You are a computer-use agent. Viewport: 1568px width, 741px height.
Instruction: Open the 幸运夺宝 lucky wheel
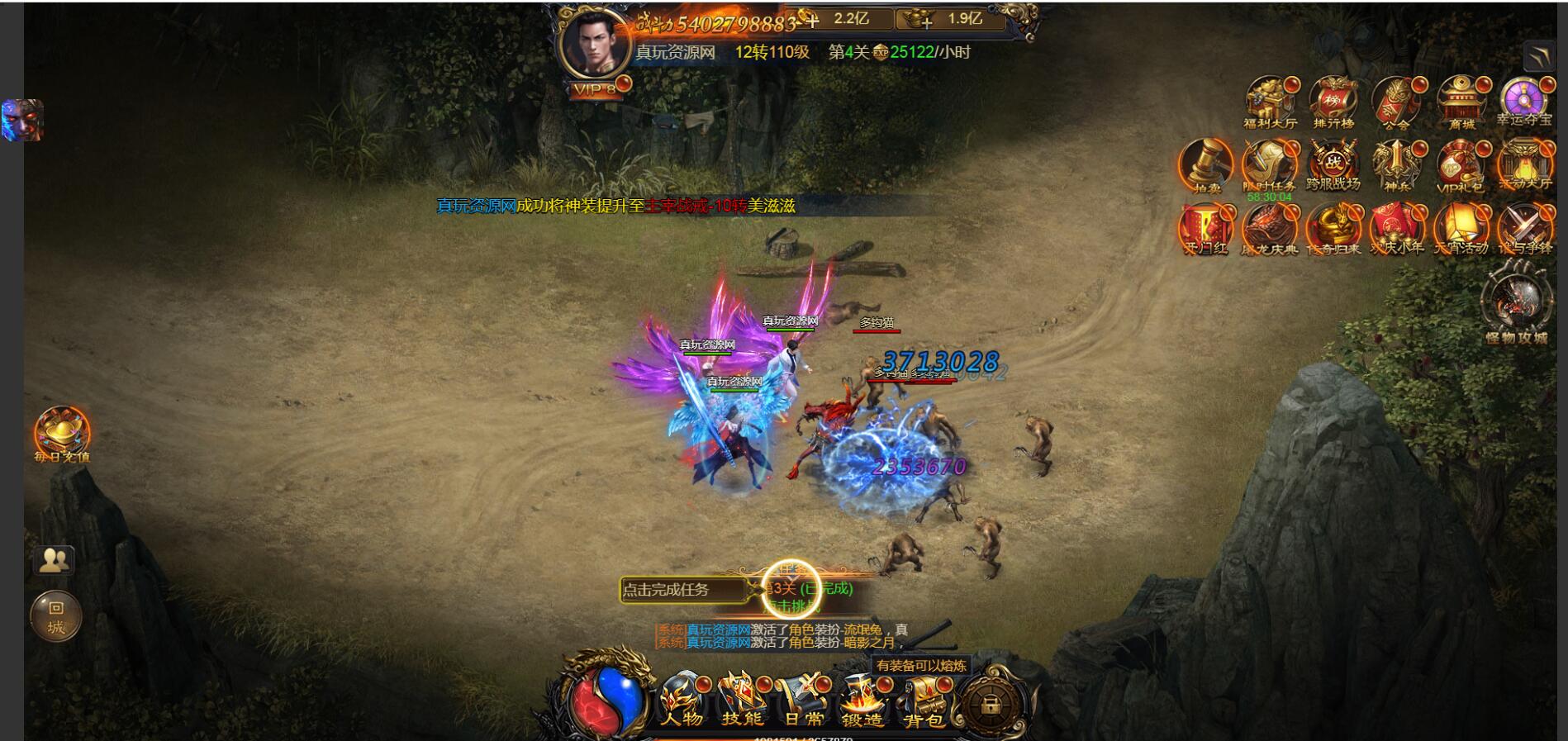(x=1523, y=101)
